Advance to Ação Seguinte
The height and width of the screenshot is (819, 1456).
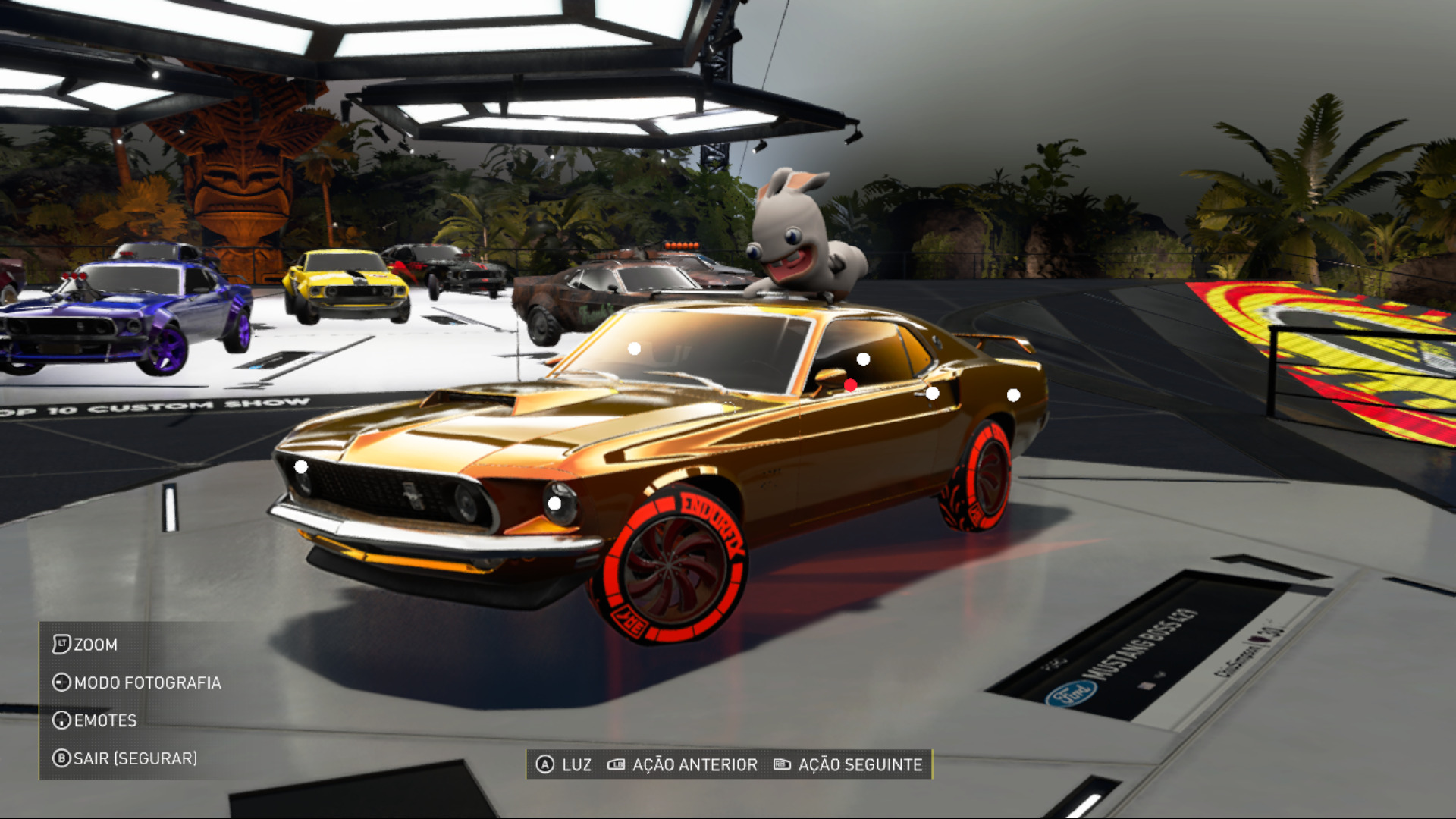point(848,764)
